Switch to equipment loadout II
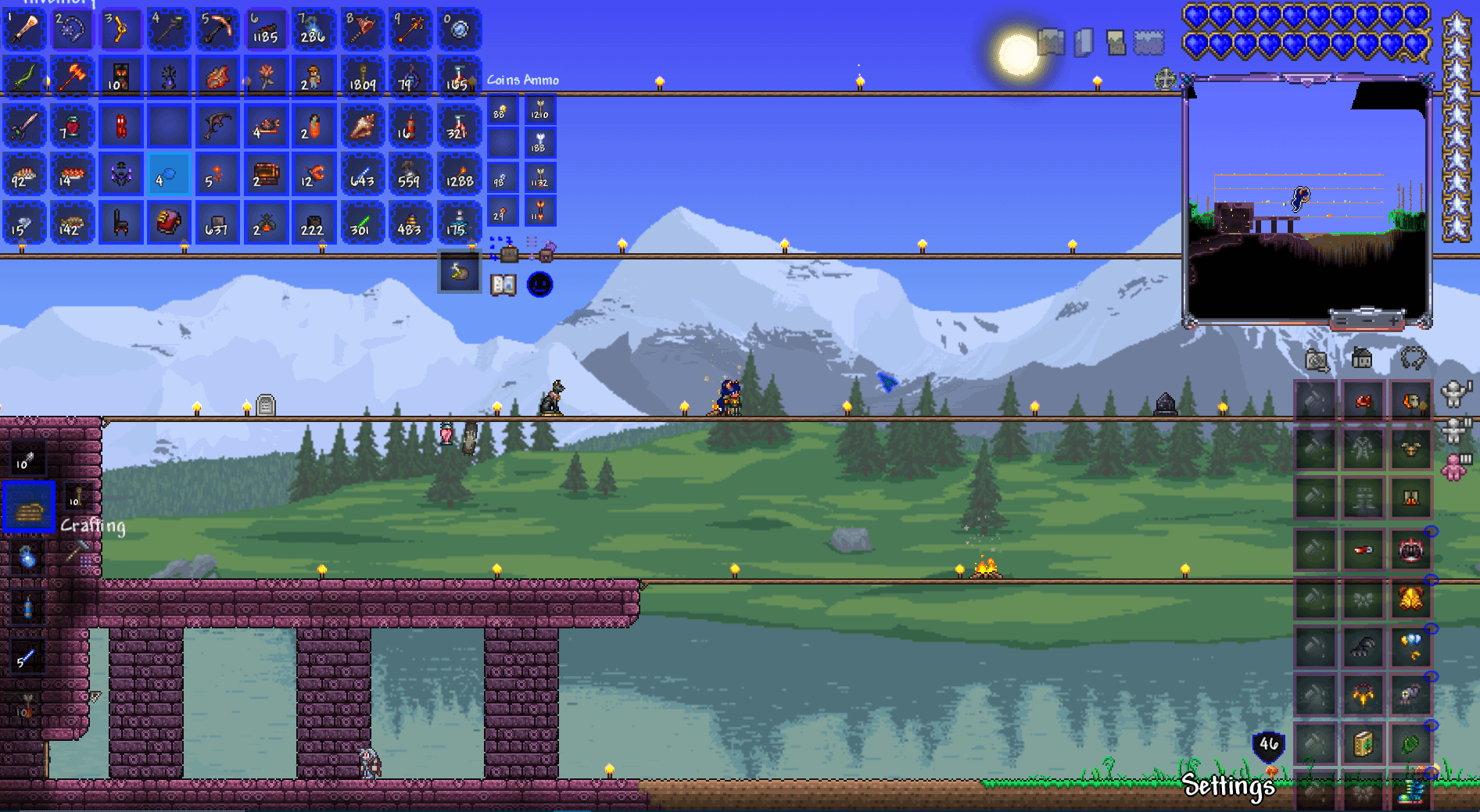 tap(1454, 430)
